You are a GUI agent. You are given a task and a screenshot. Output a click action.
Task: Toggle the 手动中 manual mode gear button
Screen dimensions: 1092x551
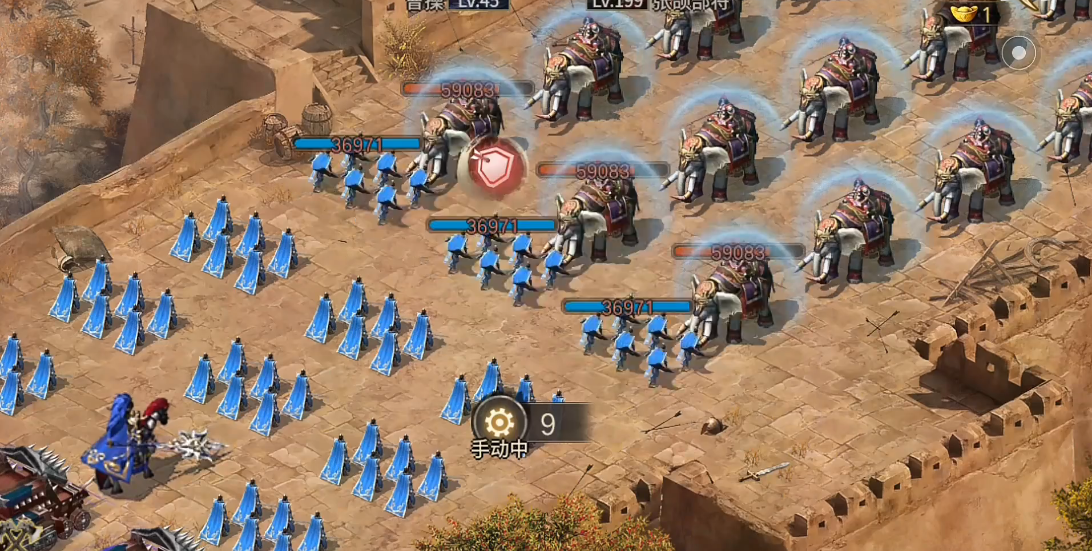tap(499, 423)
